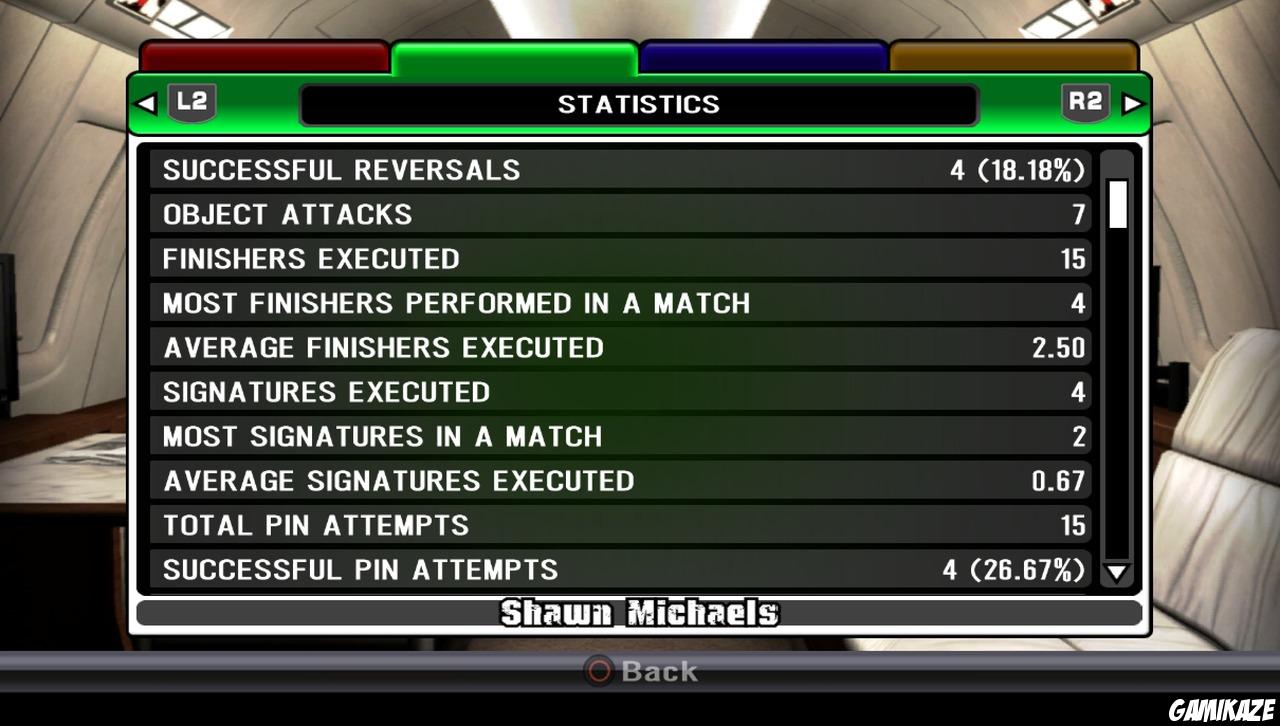Click the Statistics title banner
This screenshot has width=1280, height=726.
pyautogui.click(x=639, y=104)
